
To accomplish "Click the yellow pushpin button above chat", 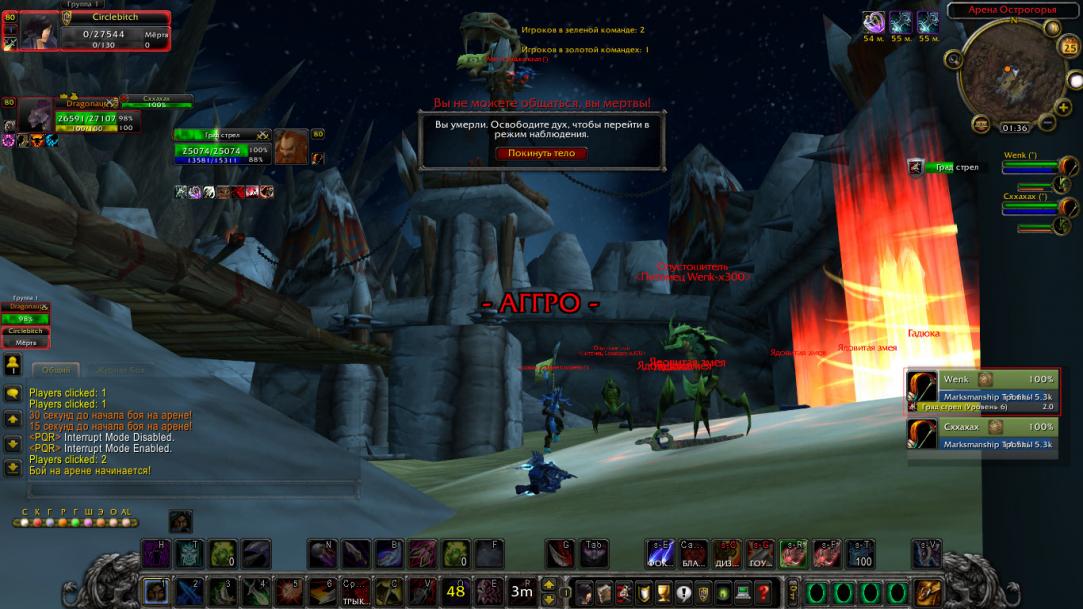I will pyautogui.click(x=13, y=363).
